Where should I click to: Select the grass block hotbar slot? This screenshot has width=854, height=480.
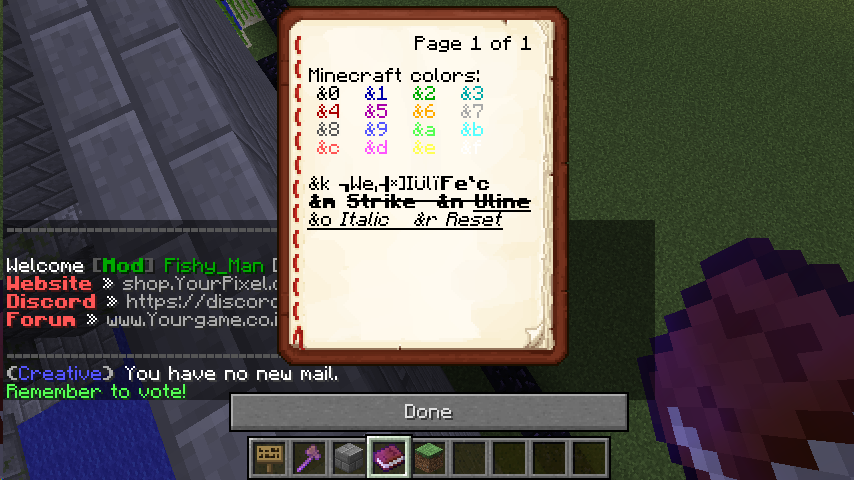point(428,456)
